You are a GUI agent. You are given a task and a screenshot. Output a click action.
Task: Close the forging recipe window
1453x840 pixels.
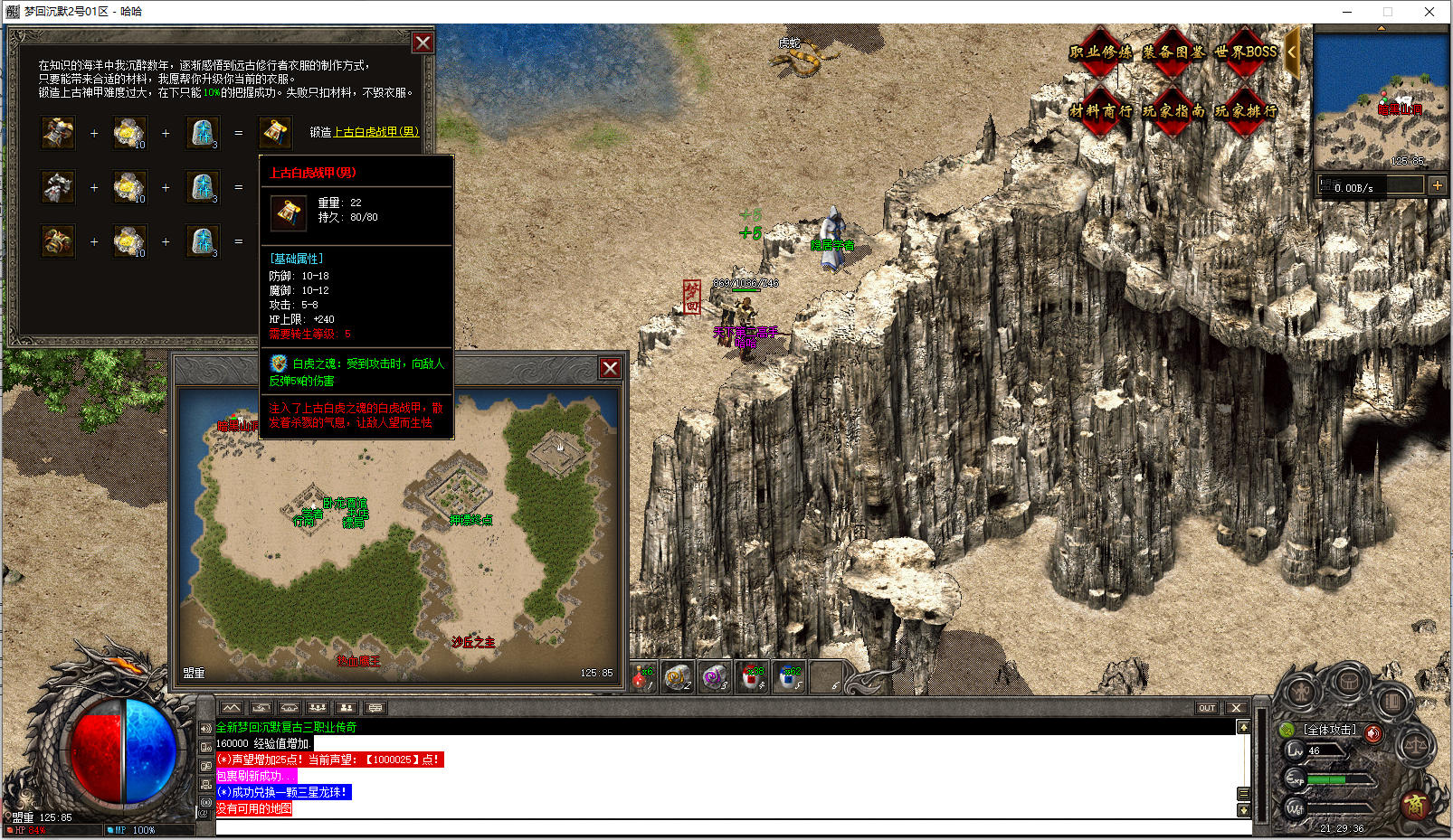[x=423, y=42]
